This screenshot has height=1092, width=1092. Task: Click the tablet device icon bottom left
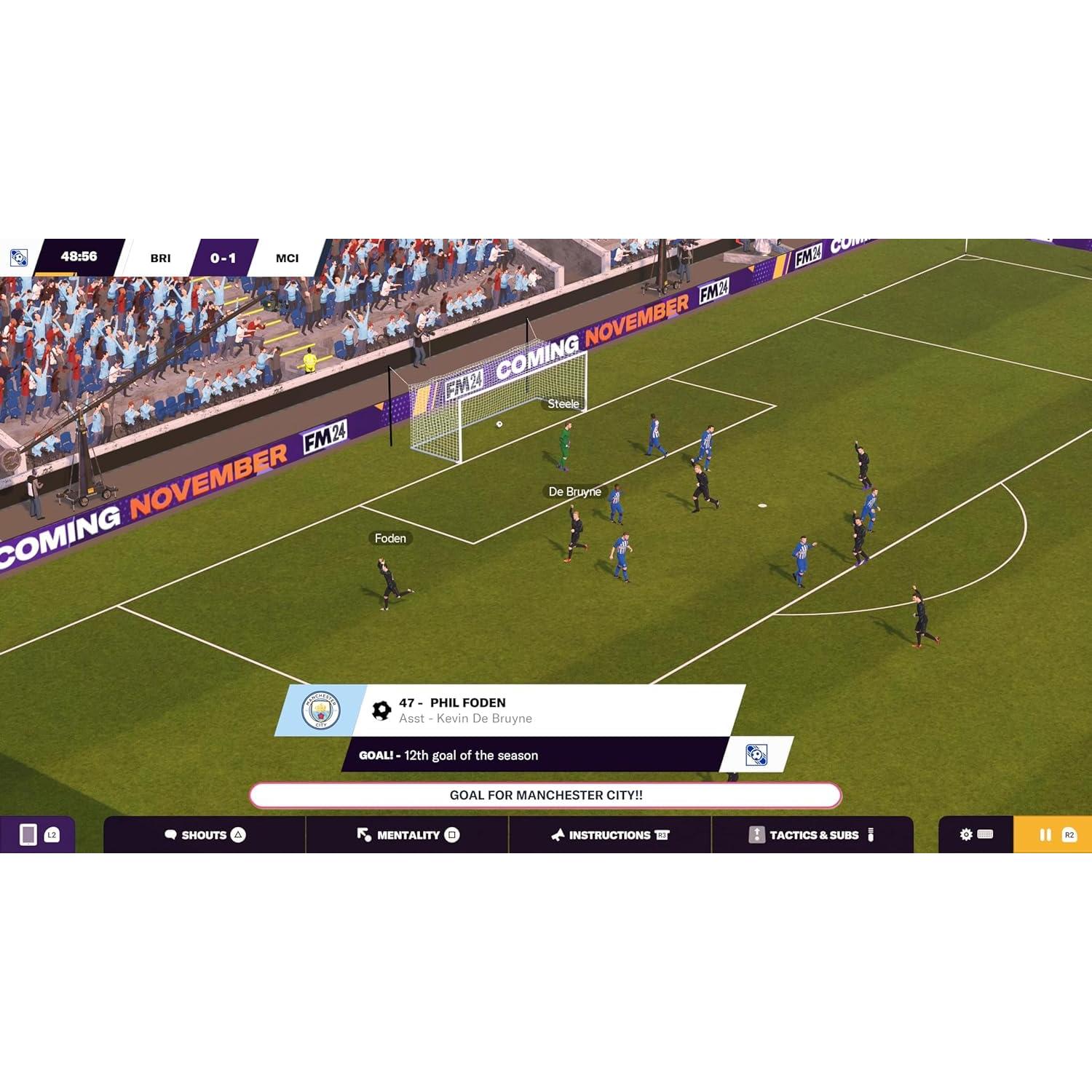(29, 834)
